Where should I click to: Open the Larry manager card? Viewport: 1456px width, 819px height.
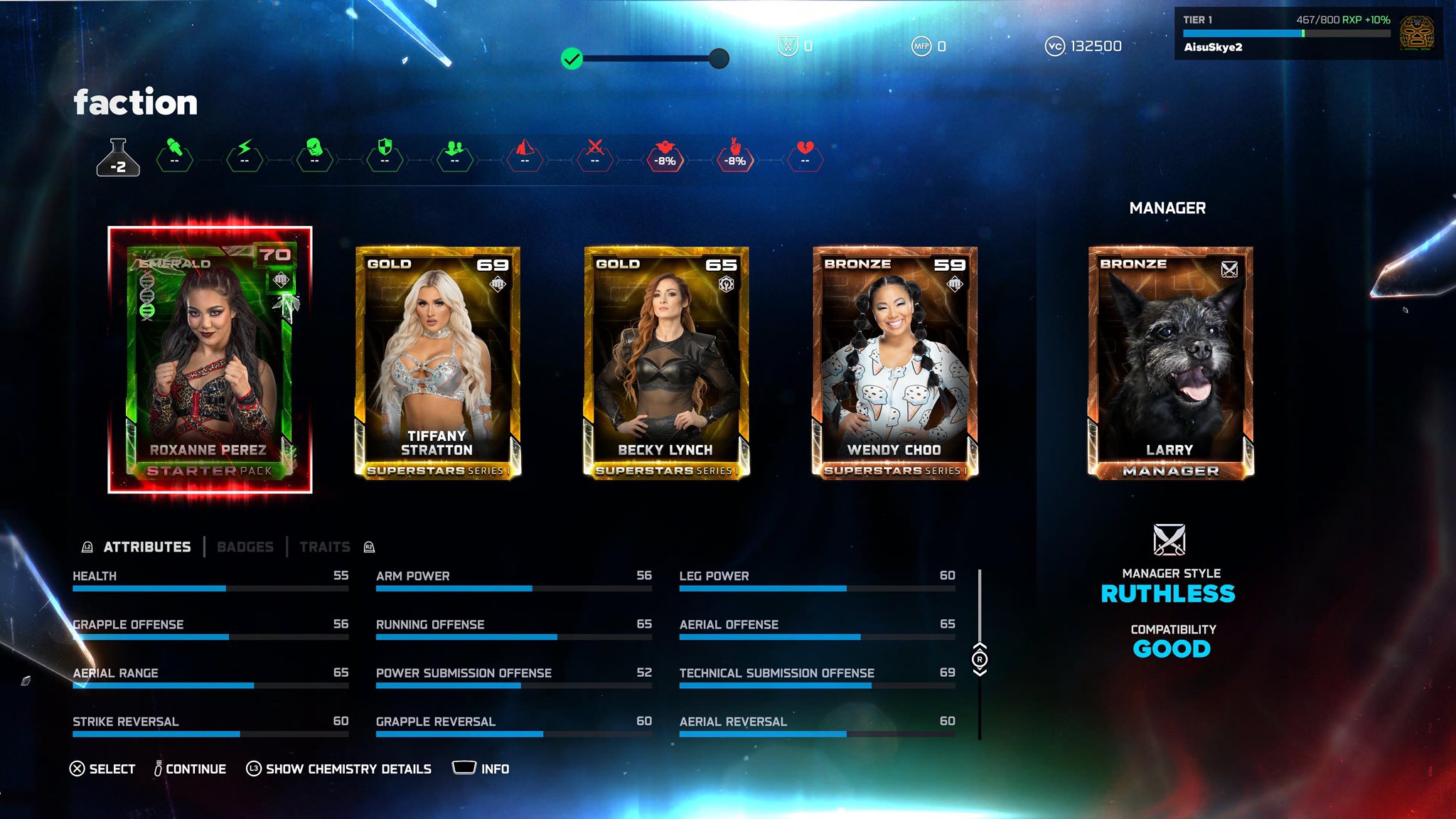(x=1170, y=363)
